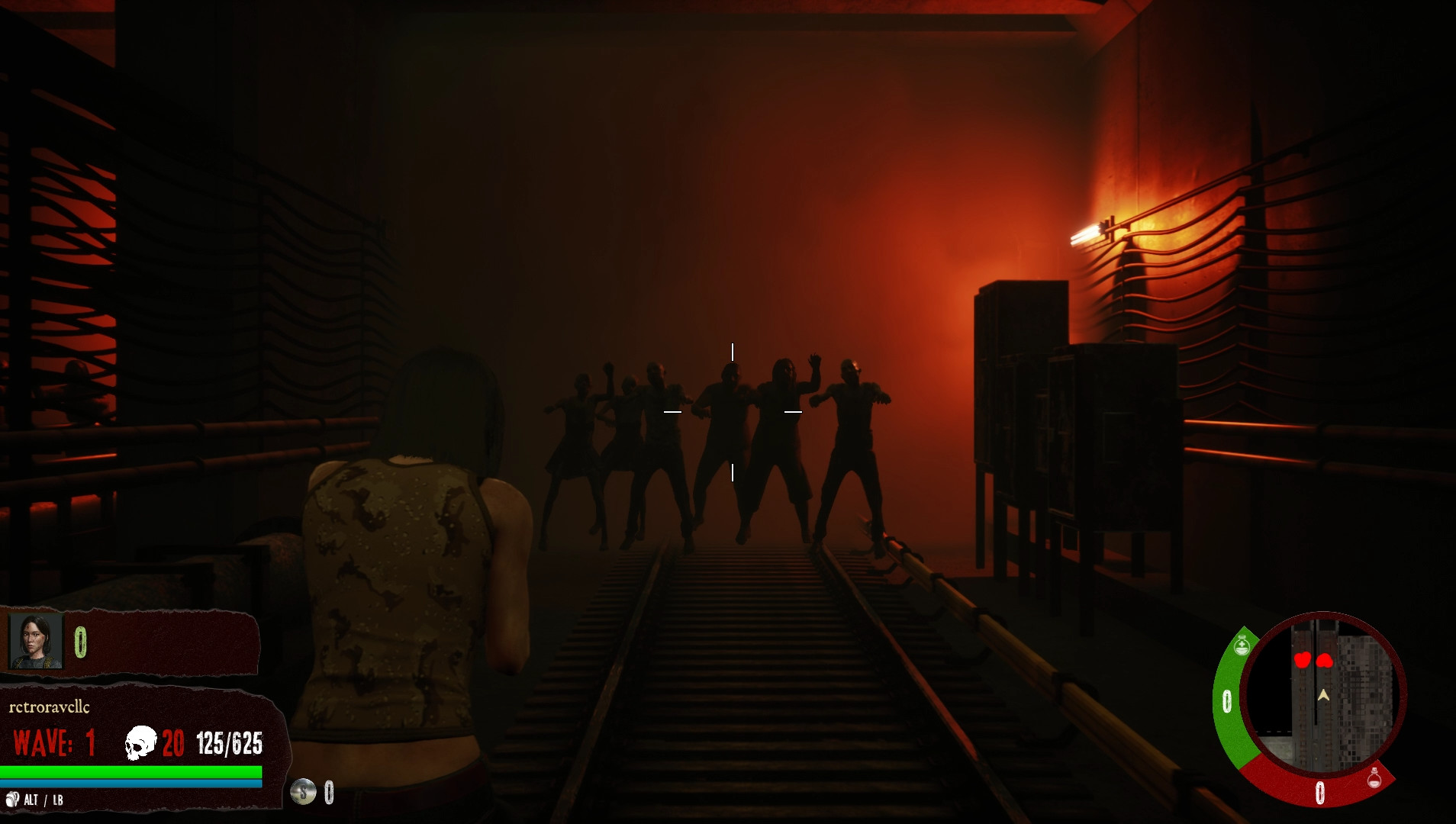Click the red potion flask icon on minimap
Image resolution: width=1456 pixels, height=824 pixels.
point(1374,778)
